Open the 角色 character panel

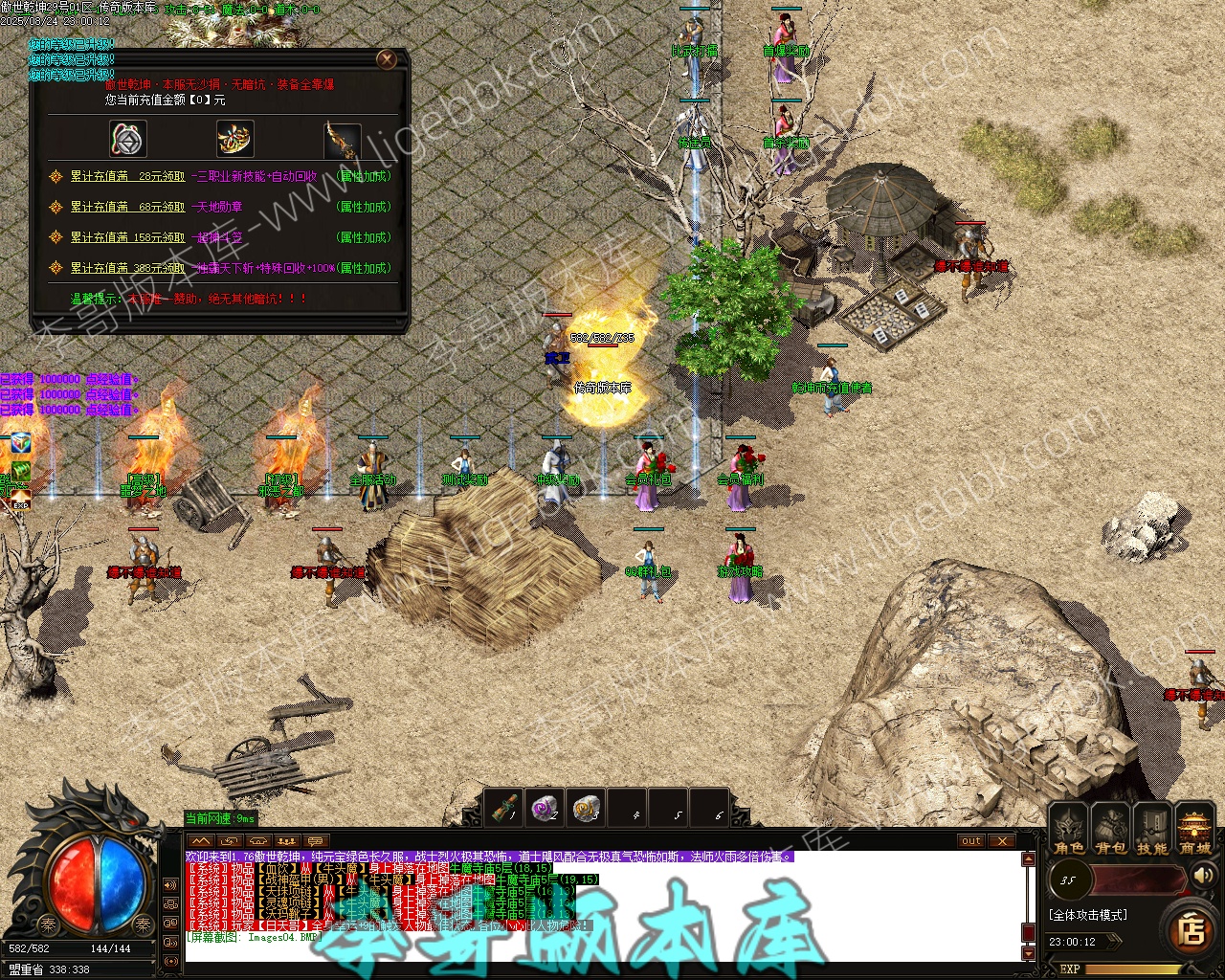(1069, 830)
